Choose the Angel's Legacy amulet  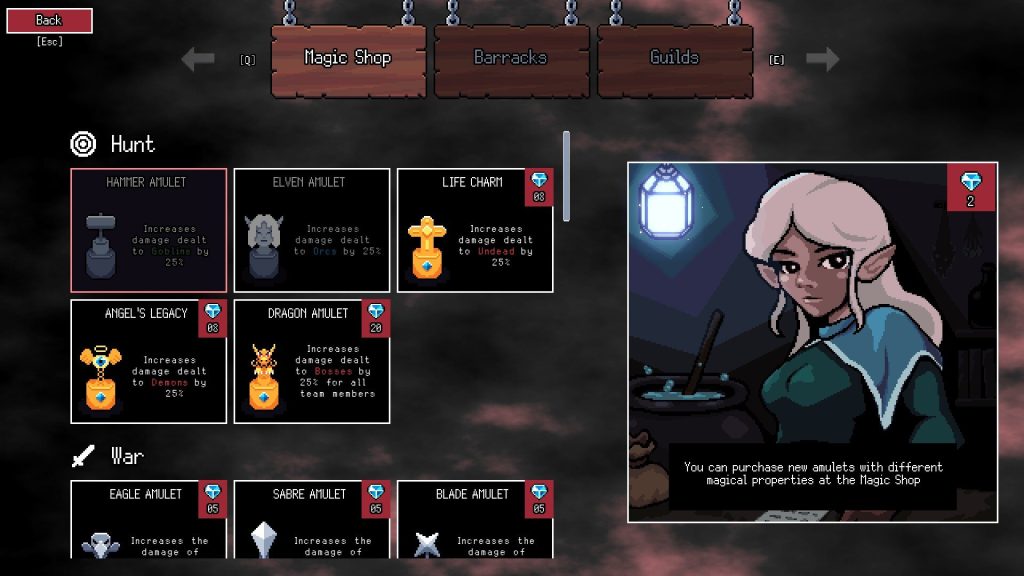click(149, 361)
